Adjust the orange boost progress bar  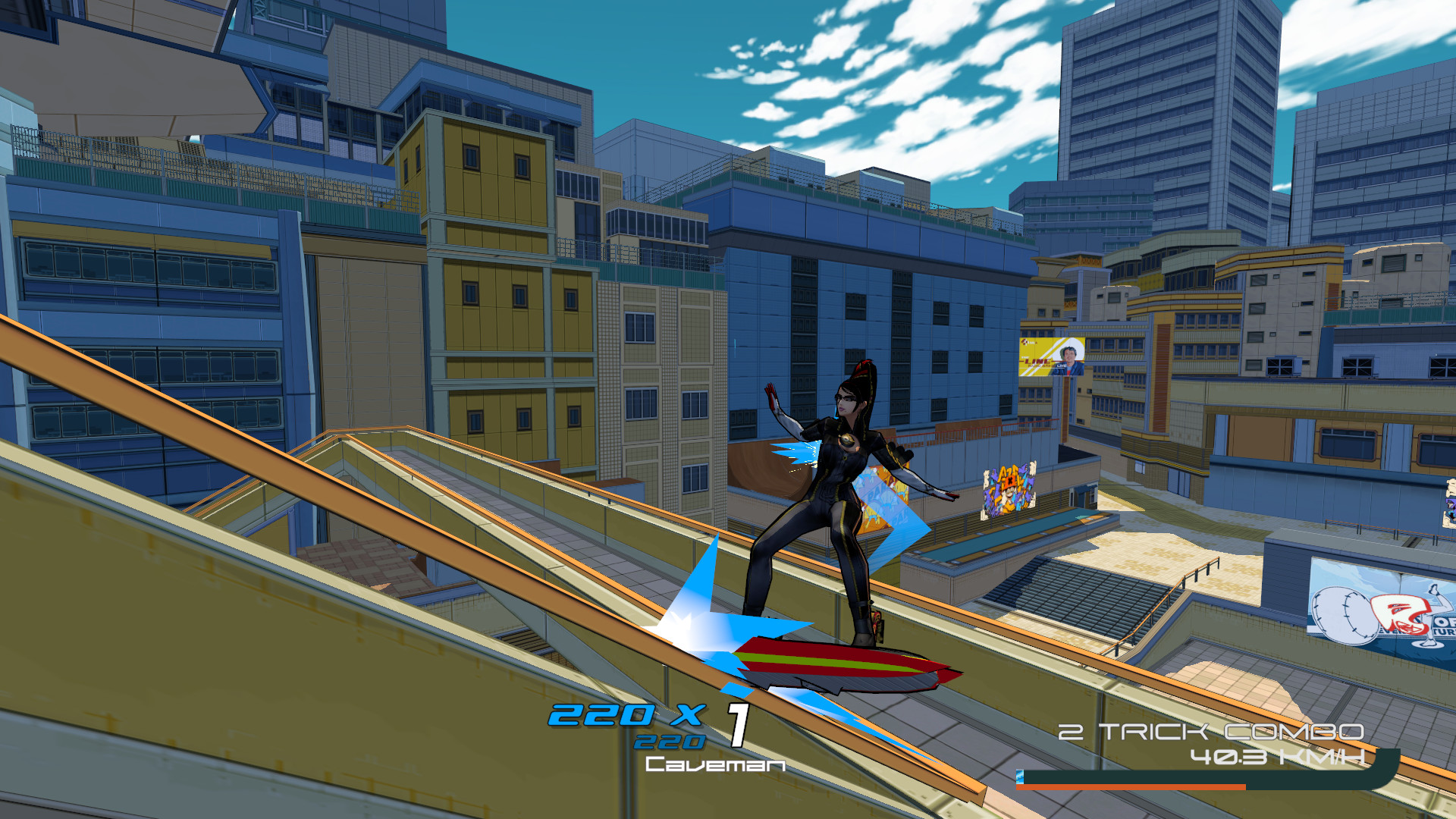pos(1130,786)
